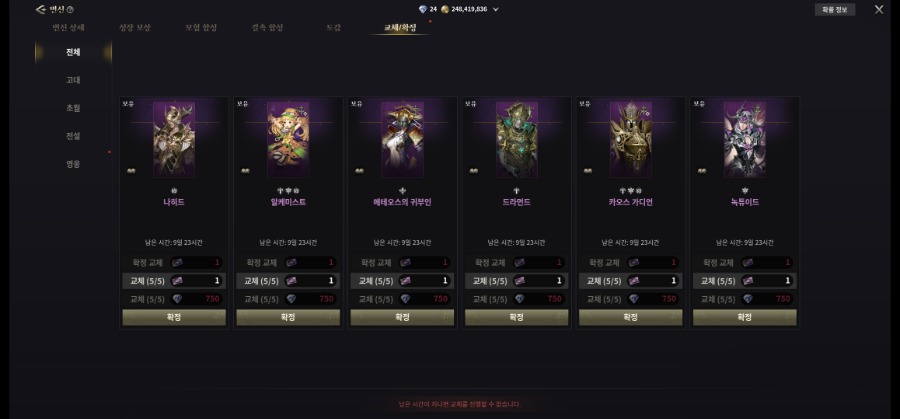
Task: Select the 나히드 transformation card portrait
Action: 174,139
